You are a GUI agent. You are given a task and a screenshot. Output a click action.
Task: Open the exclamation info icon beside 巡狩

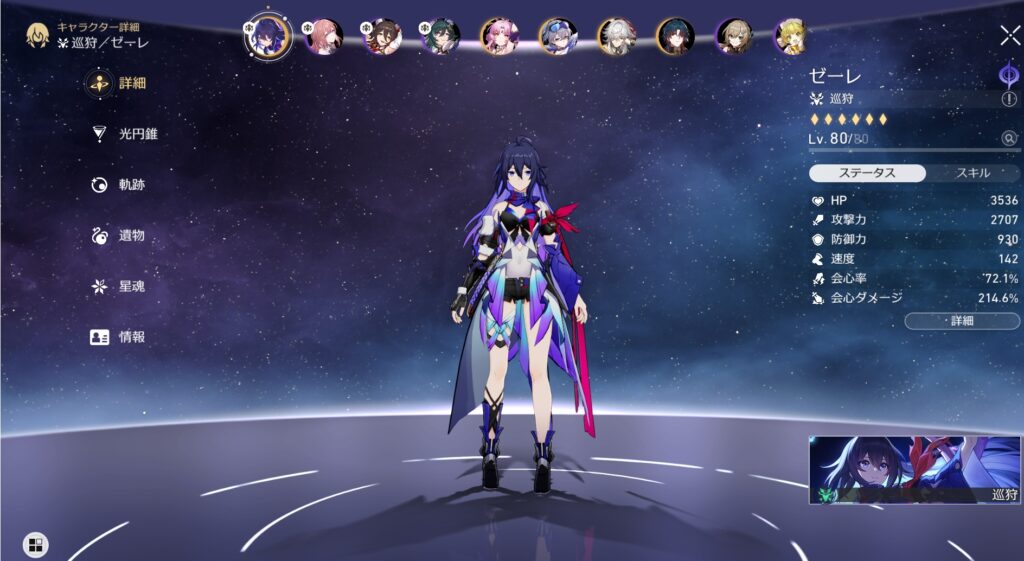[1008, 99]
